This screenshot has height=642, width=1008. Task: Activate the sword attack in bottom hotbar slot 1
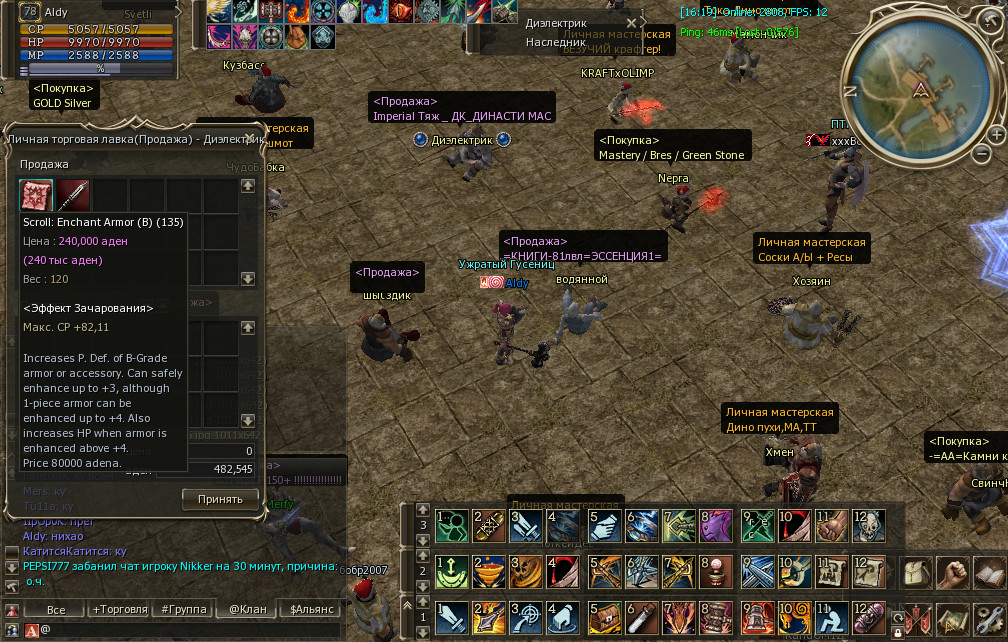pyautogui.click(x=451, y=618)
